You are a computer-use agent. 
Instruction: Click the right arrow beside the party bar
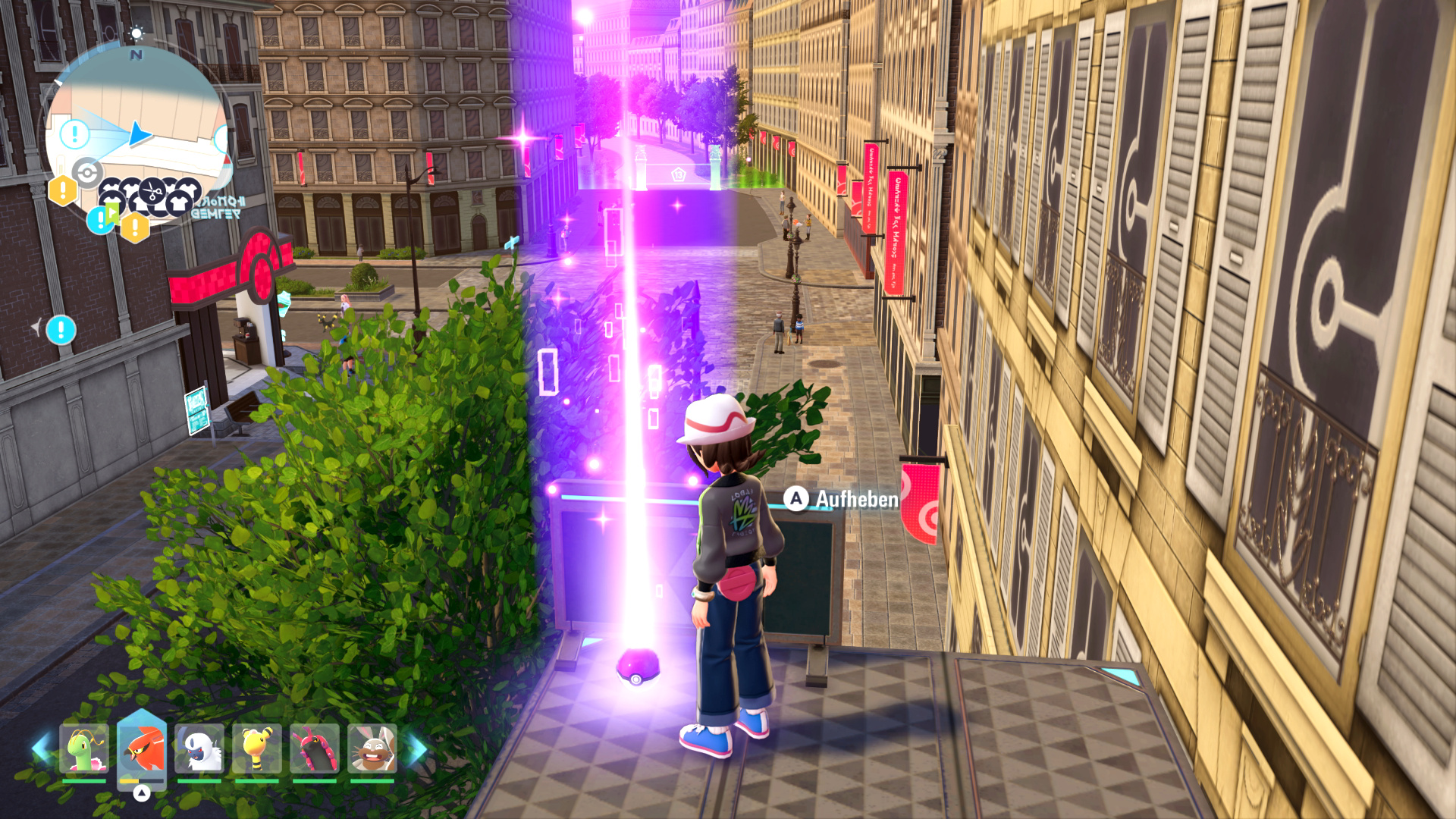click(417, 748)
